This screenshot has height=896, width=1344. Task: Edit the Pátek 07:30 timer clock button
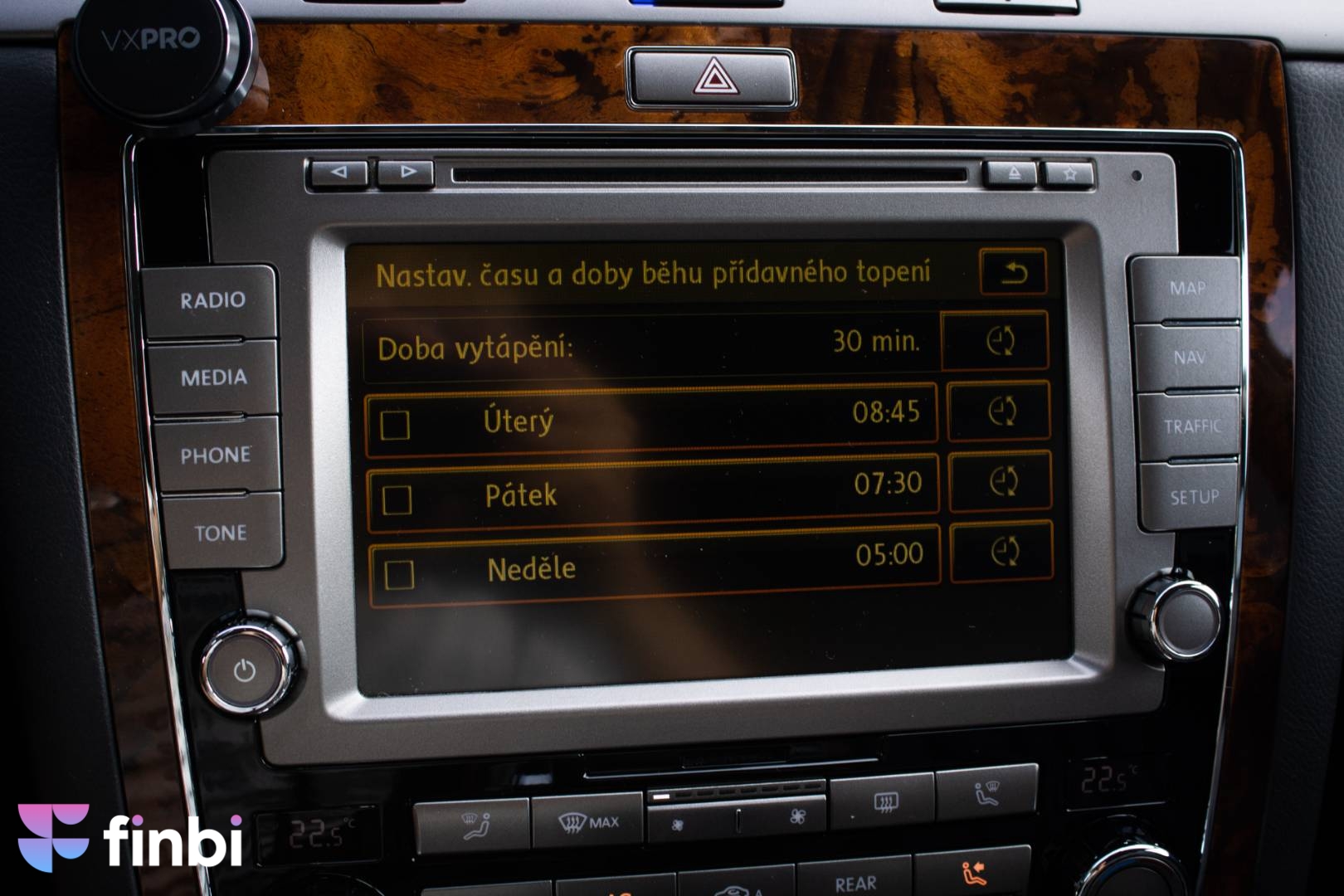1001,482
